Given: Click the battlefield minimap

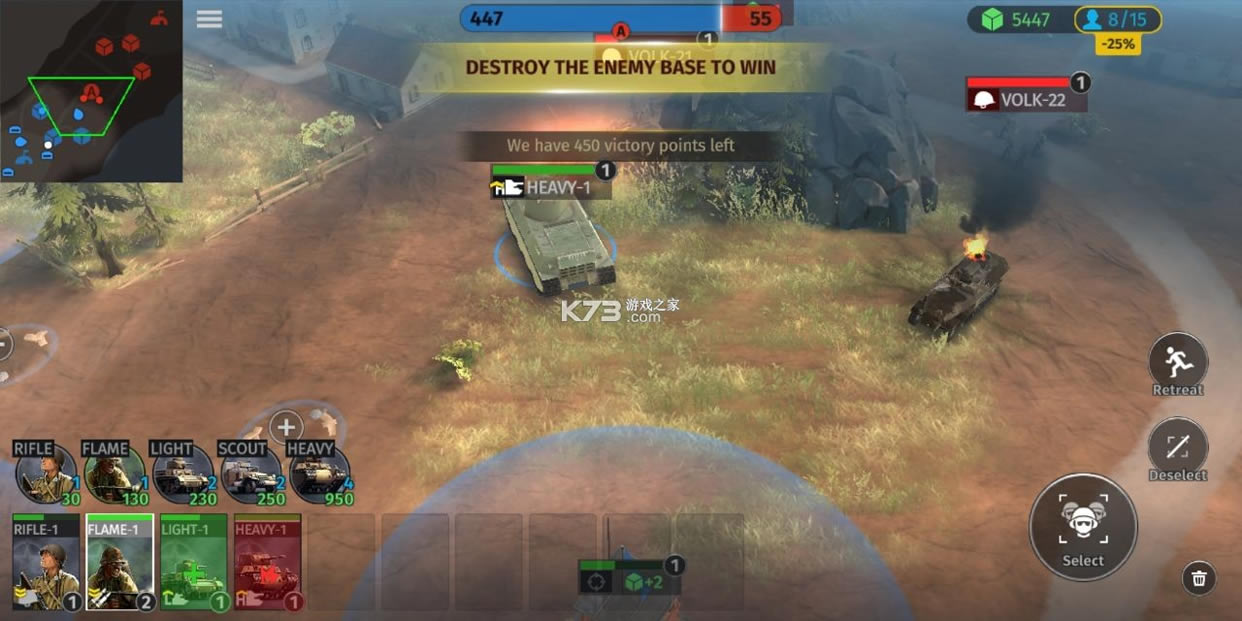Looking at the screenshot, I should (91, 91).
